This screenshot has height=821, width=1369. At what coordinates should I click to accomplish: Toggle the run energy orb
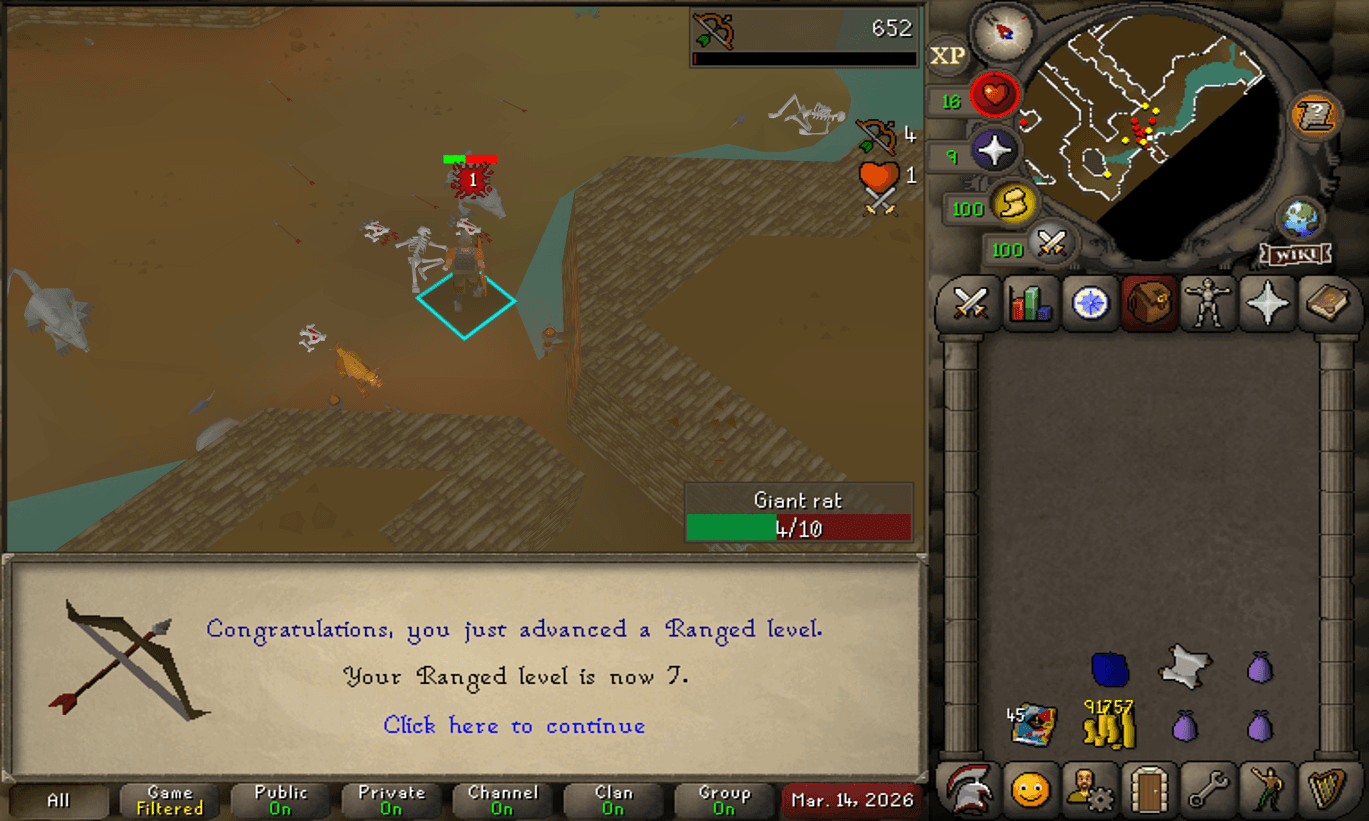coord(1010,206)
